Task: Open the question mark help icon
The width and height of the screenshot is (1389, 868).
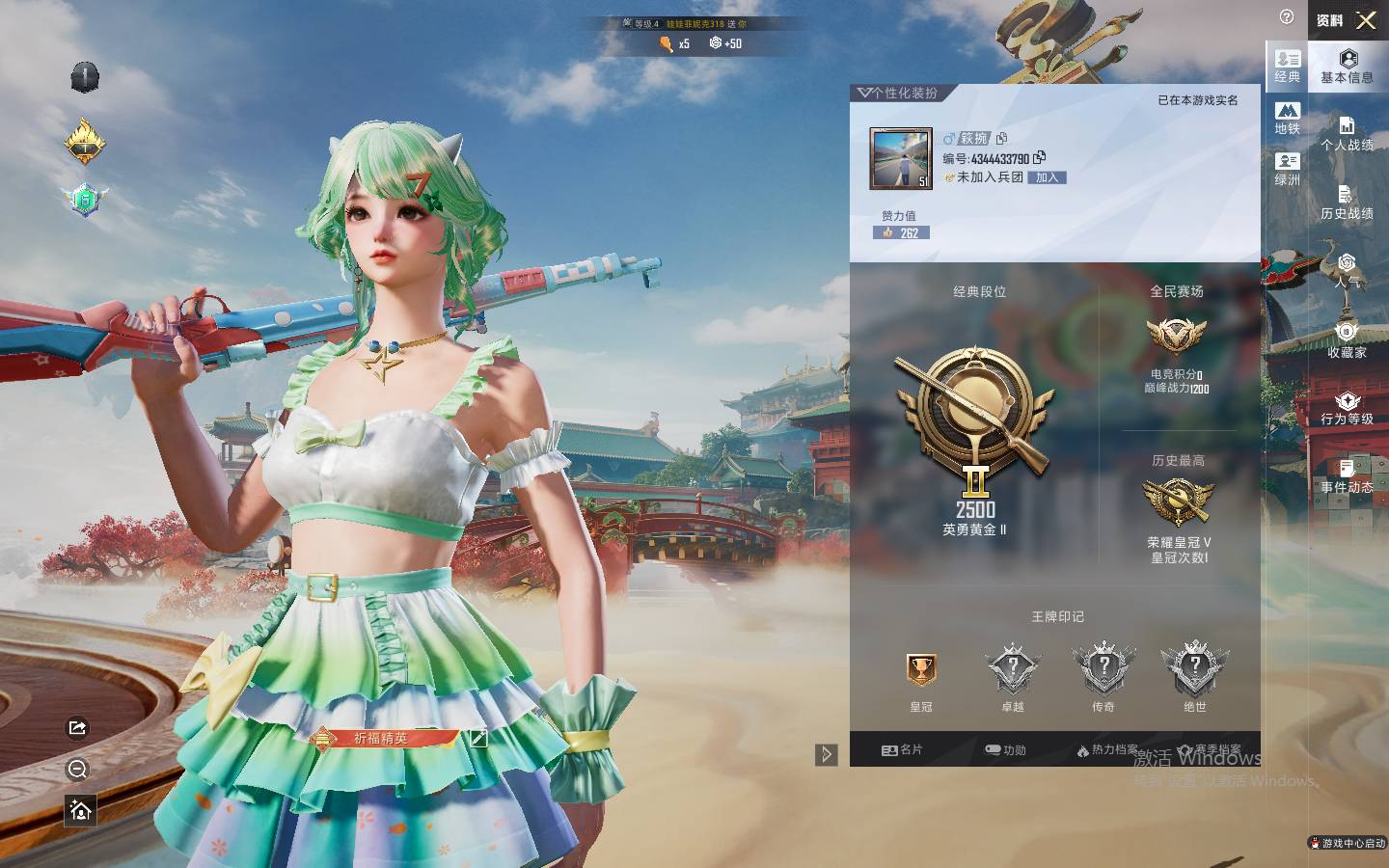Action: coord(1287,16)
